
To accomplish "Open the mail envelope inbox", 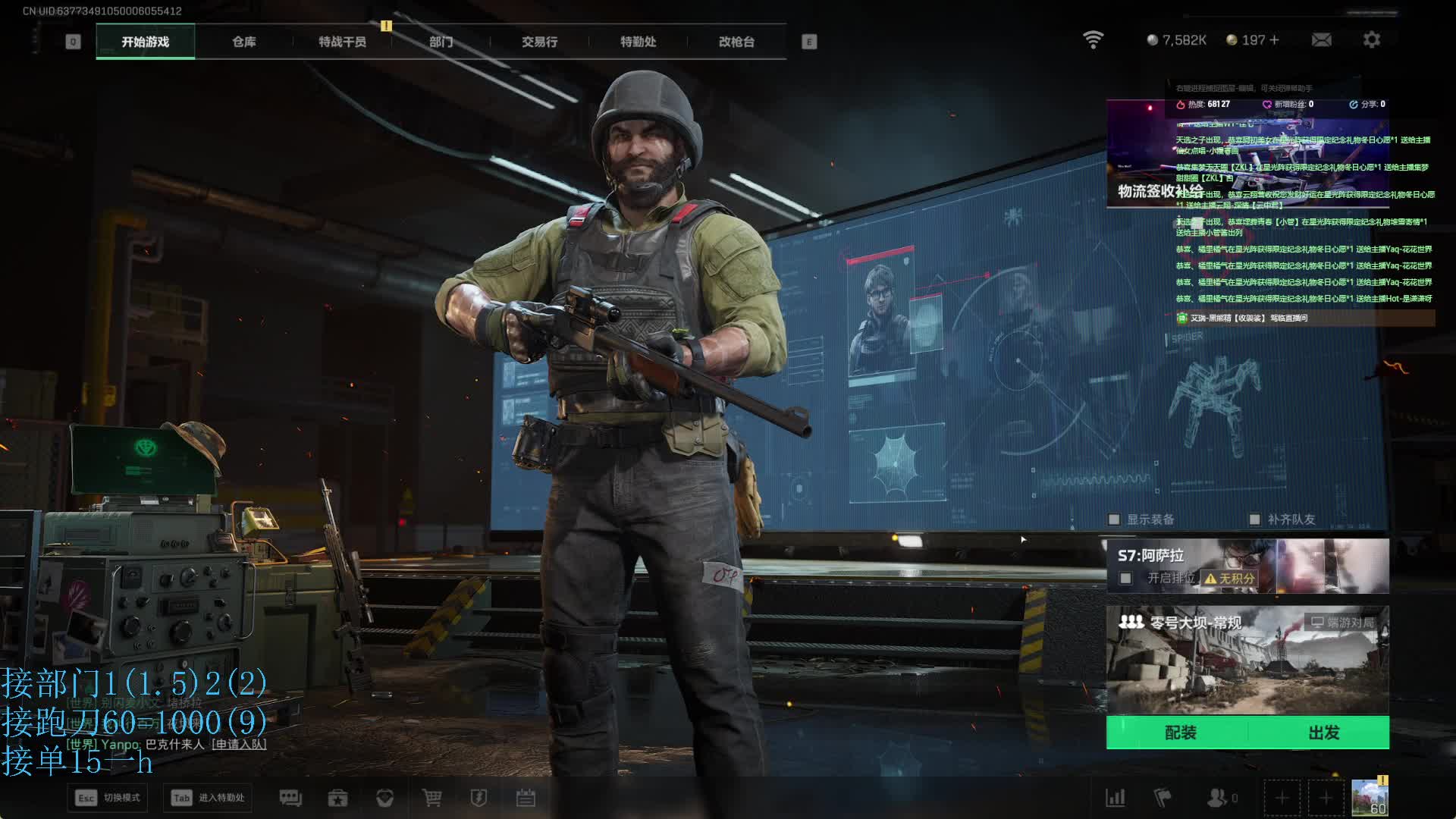I will (1321, 39).
